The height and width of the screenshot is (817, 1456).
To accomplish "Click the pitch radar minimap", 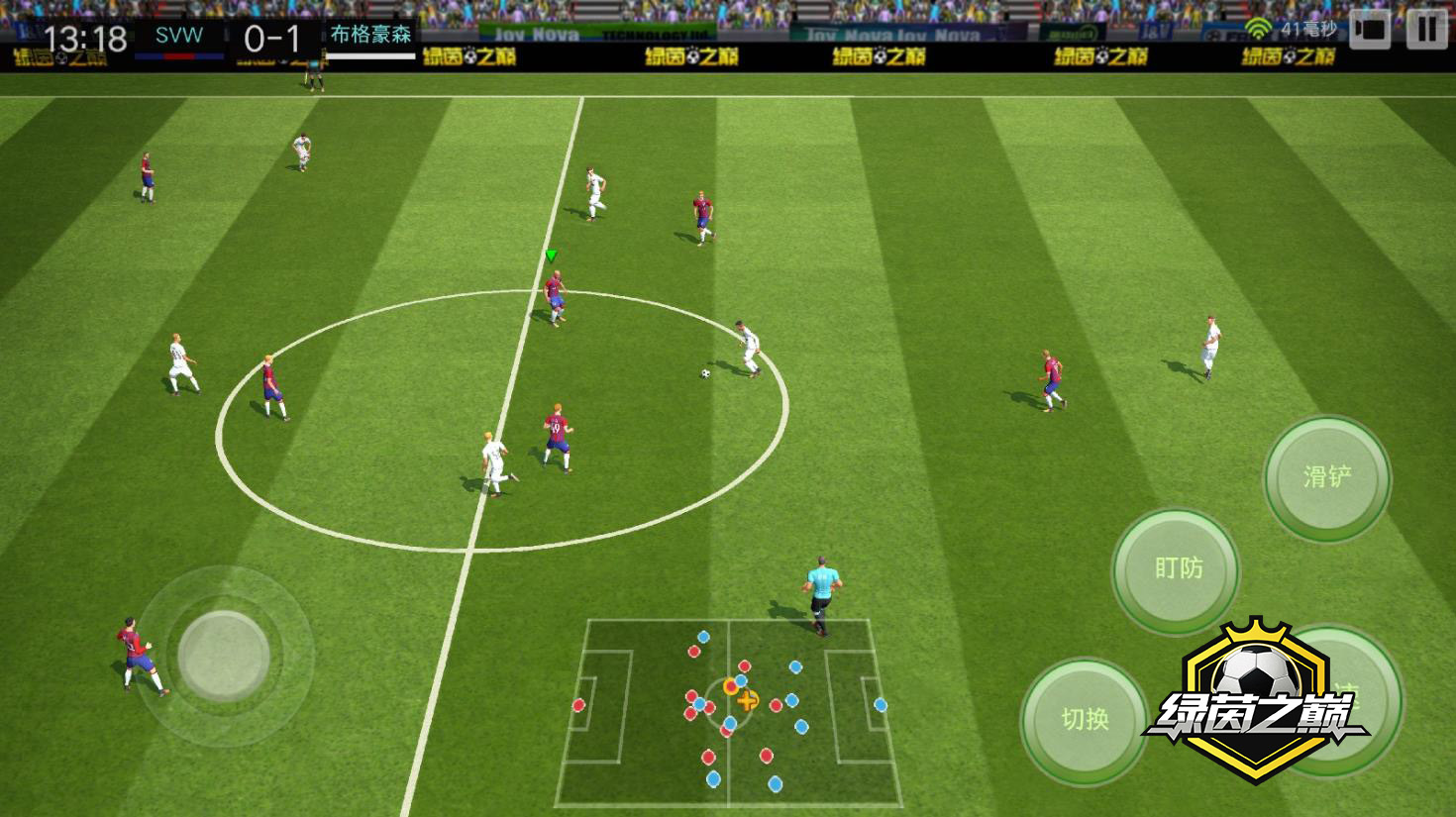I will pyautogui.click(x=729, y=711).
